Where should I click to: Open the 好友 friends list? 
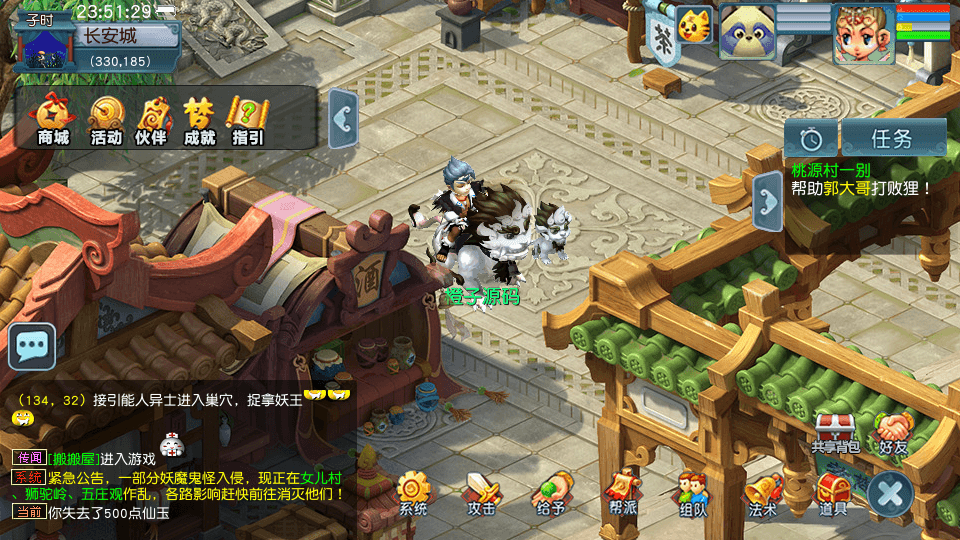[x=893, y=432]
